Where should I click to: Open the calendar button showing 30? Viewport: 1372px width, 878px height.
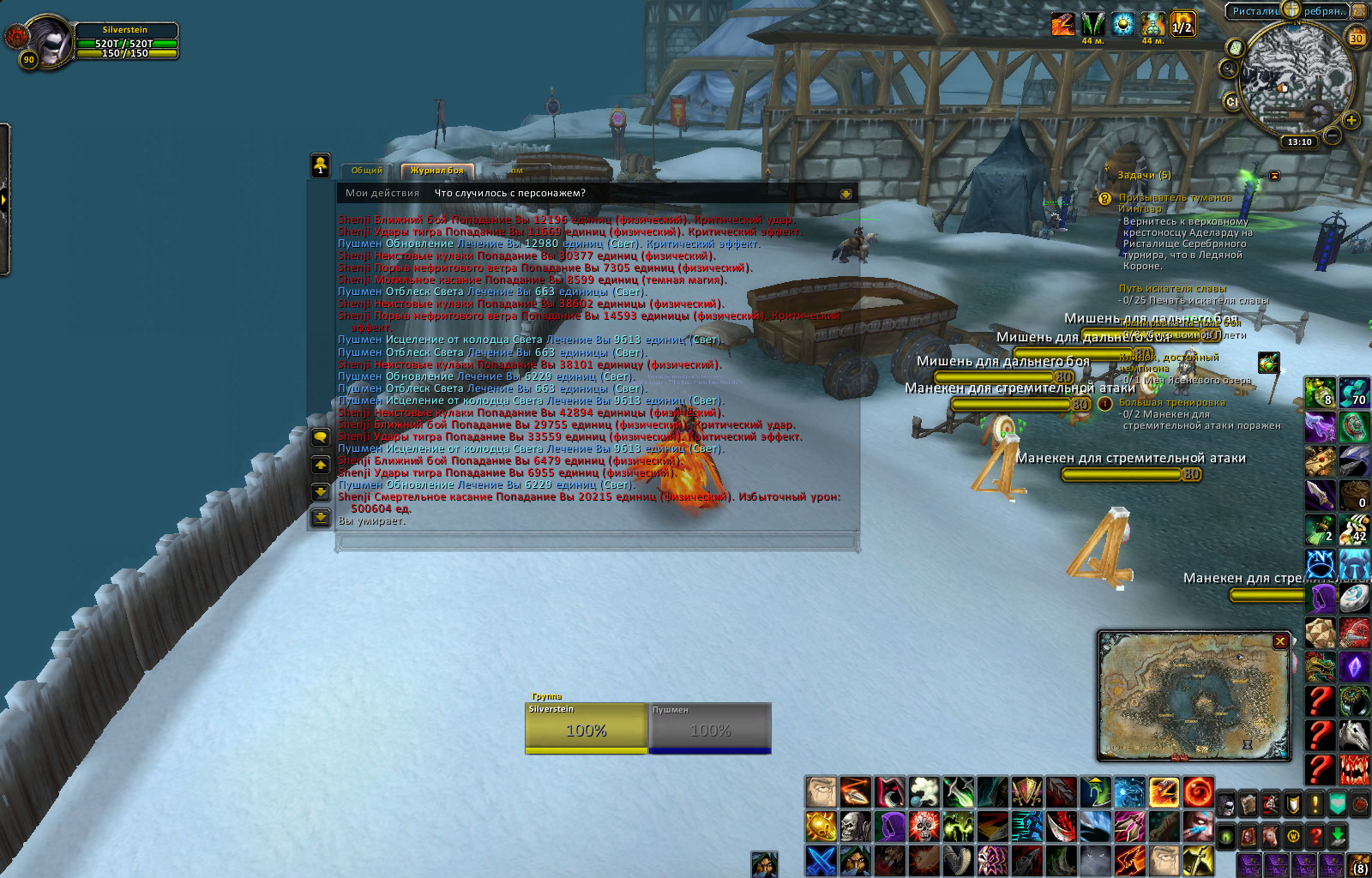[1357, 38]
